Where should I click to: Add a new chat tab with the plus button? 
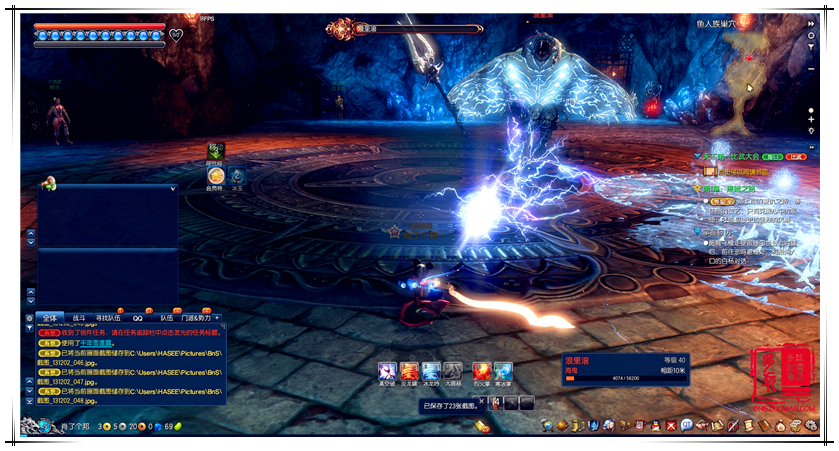[218, 318]
